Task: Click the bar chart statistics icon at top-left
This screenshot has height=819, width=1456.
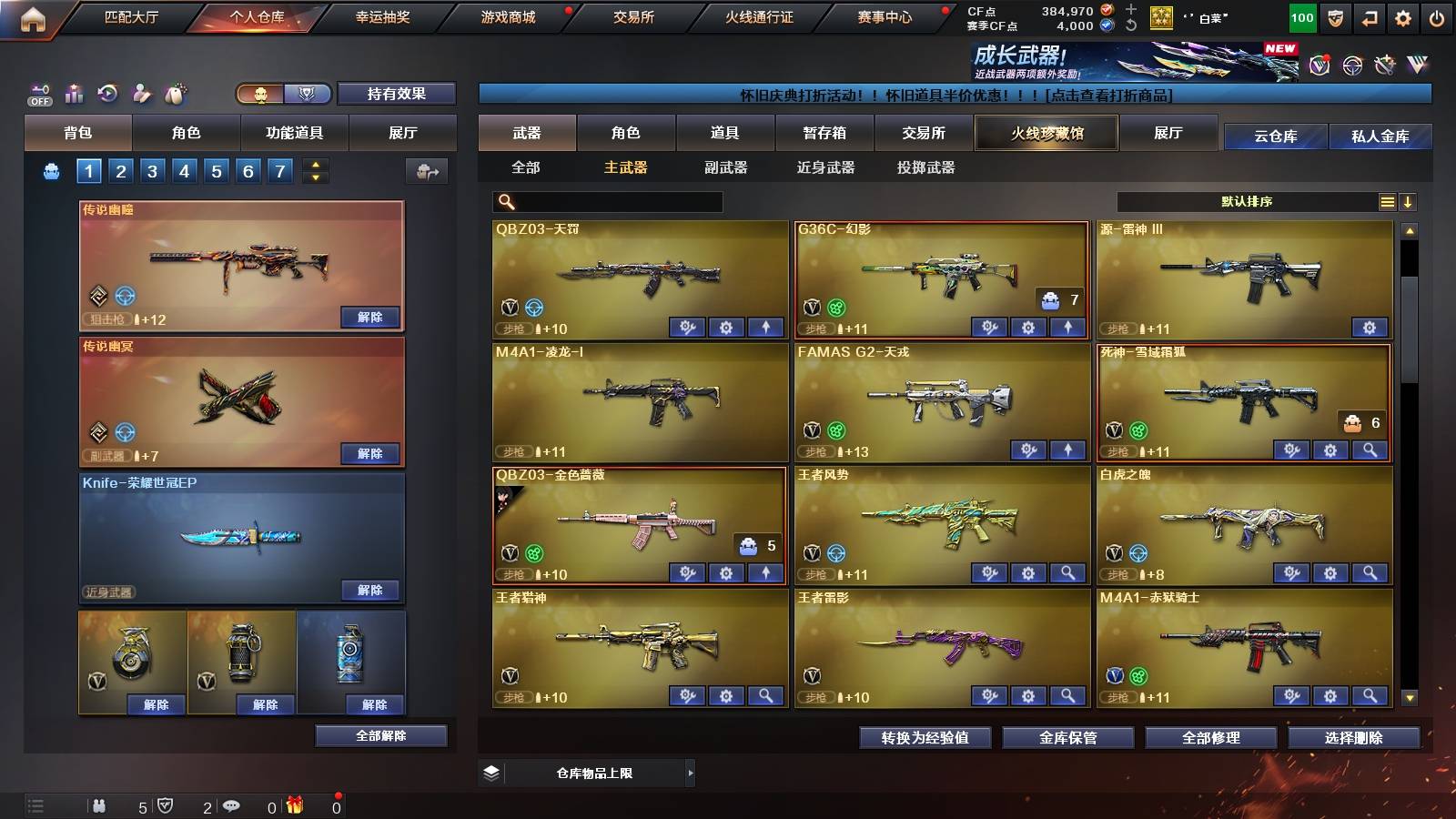Action: (74, 93)
